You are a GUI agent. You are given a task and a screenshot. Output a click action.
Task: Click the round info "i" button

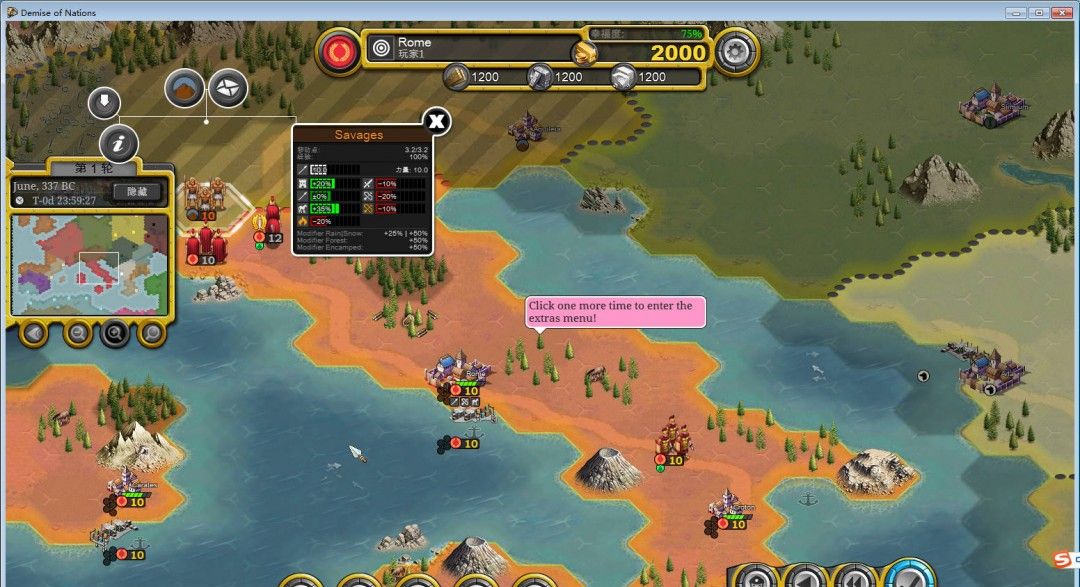[118, 144]
